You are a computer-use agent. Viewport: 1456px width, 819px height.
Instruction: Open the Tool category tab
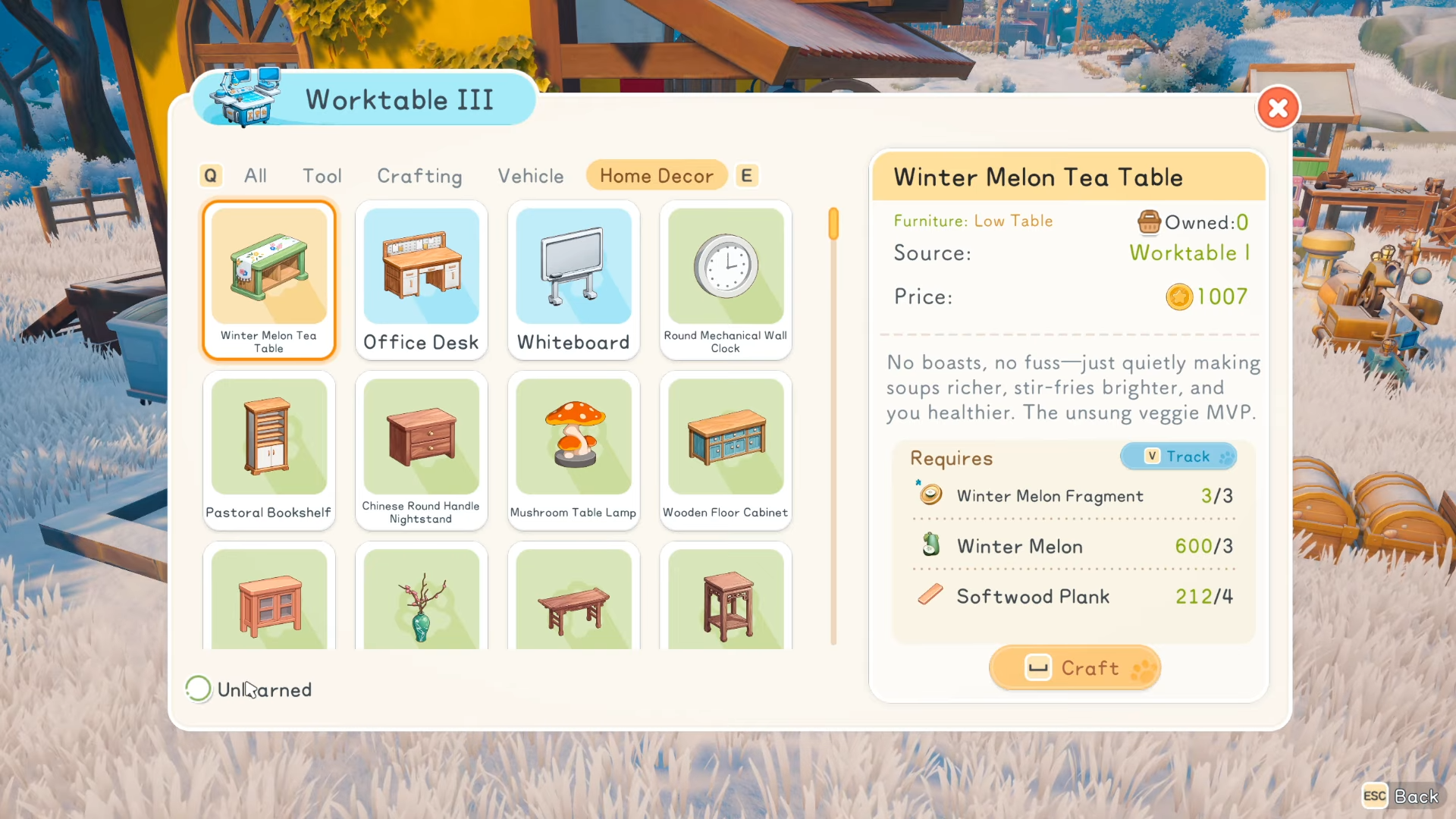tap(322, 176)
